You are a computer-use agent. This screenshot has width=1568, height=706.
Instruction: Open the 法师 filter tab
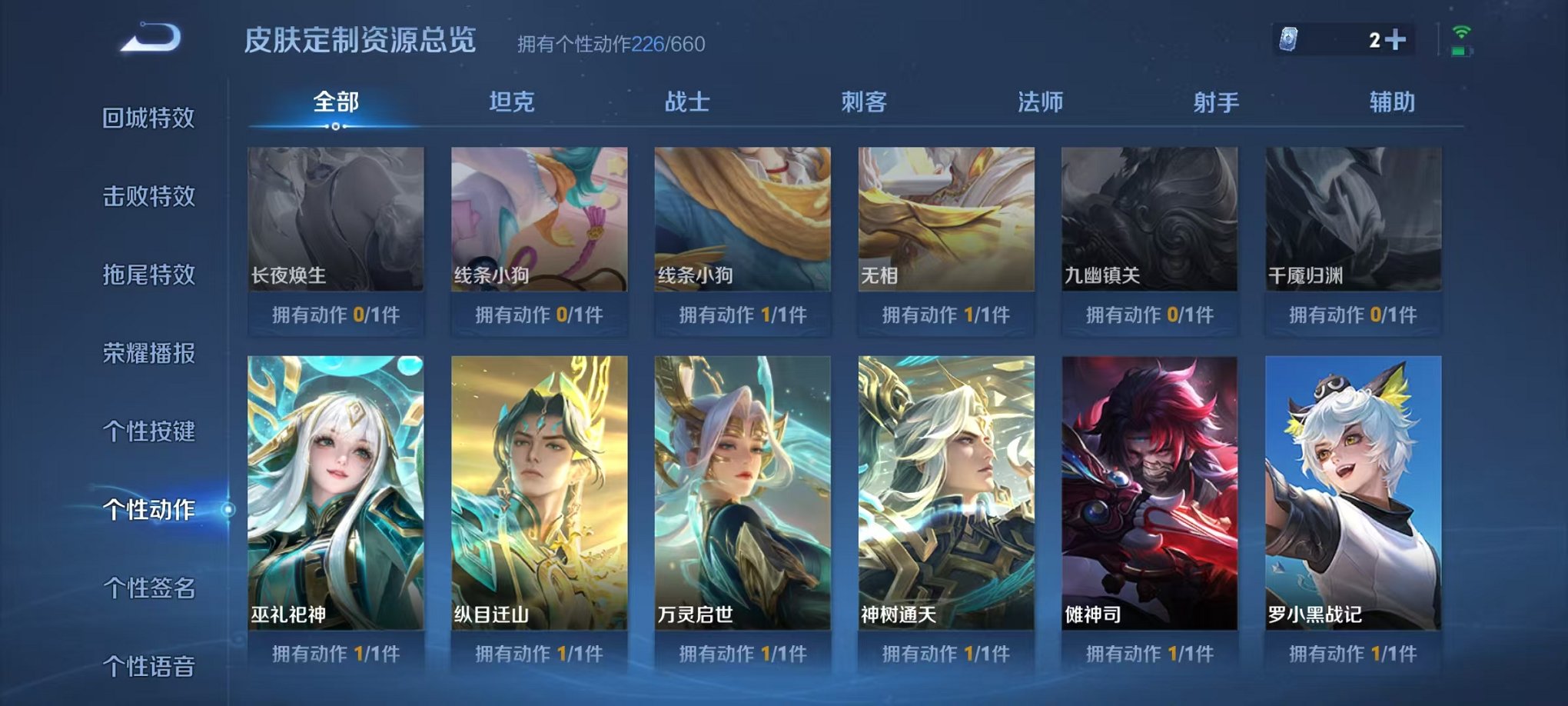[x=1038, y=101]
